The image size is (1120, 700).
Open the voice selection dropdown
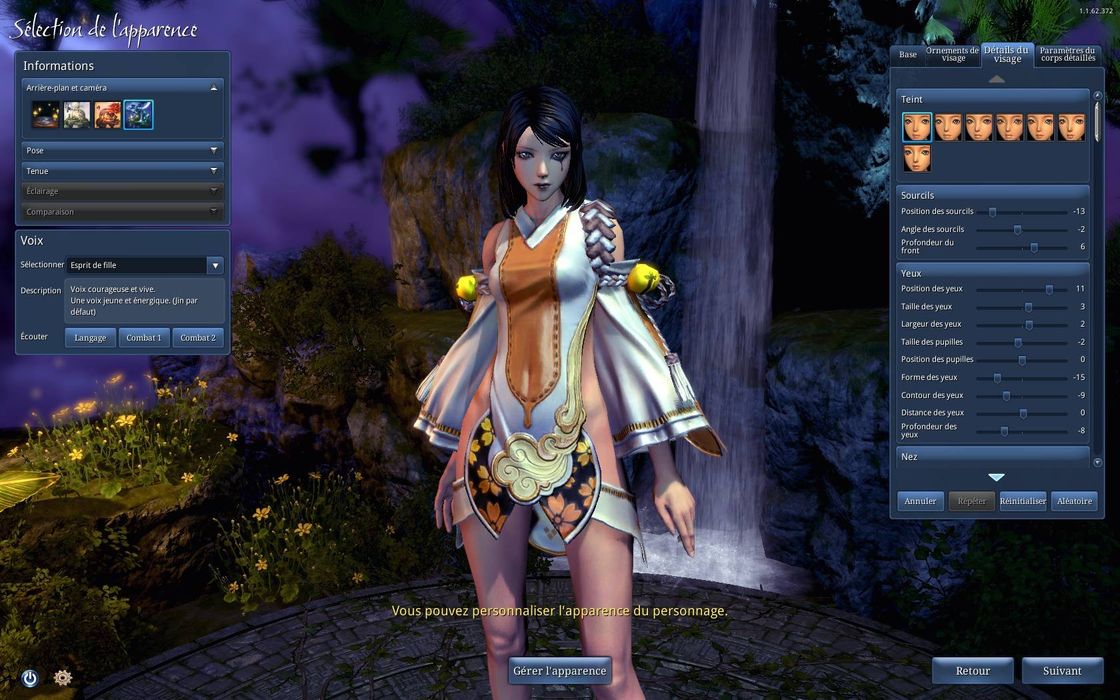pos(145,265)
